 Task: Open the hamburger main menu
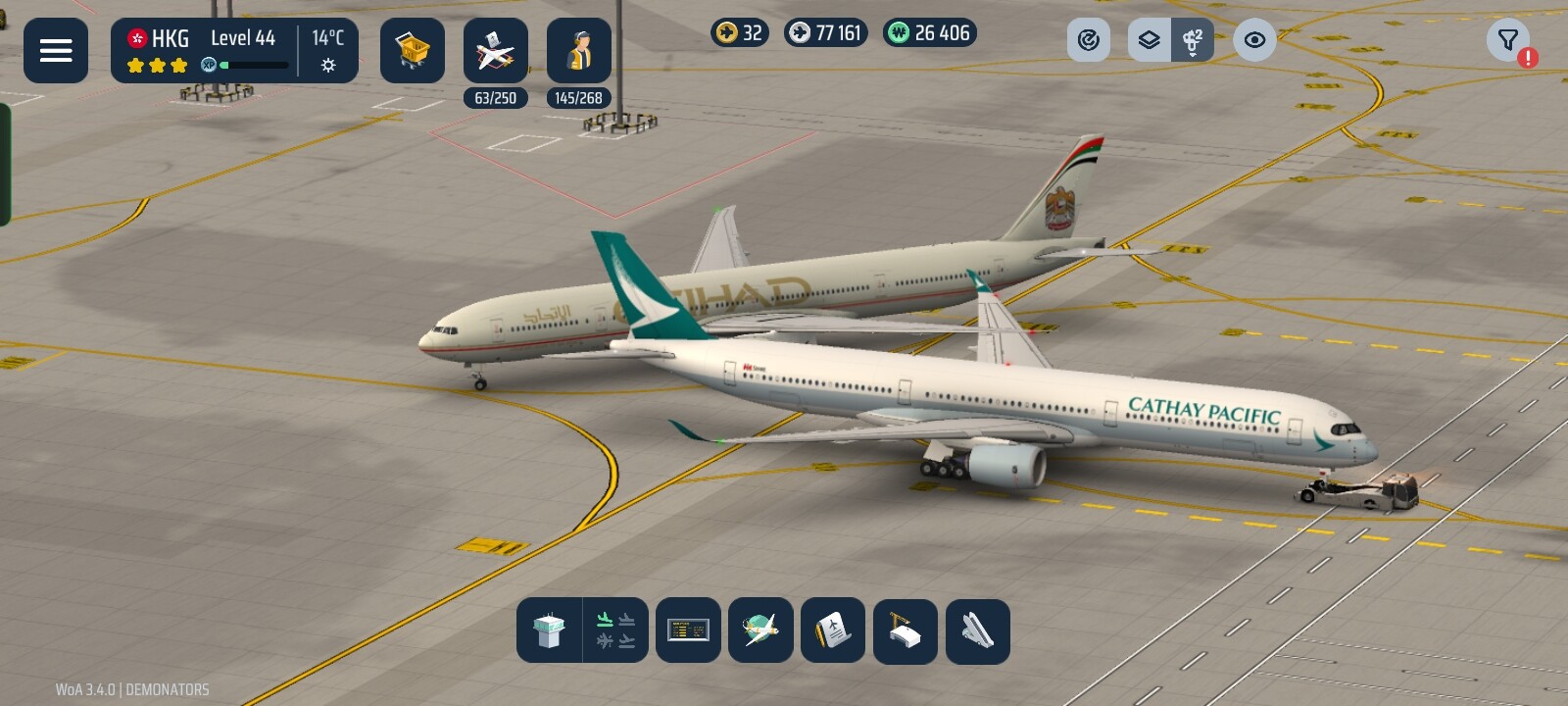pyautogui.click(x=56, y=51)
